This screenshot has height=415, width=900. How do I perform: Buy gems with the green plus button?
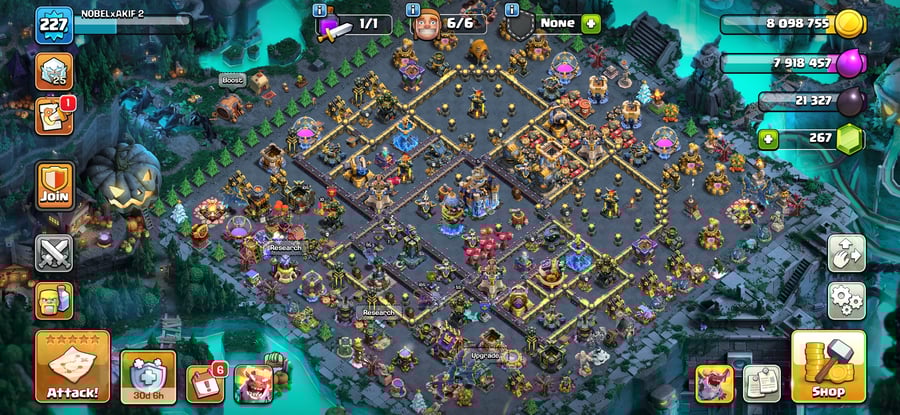pos(768,138)
